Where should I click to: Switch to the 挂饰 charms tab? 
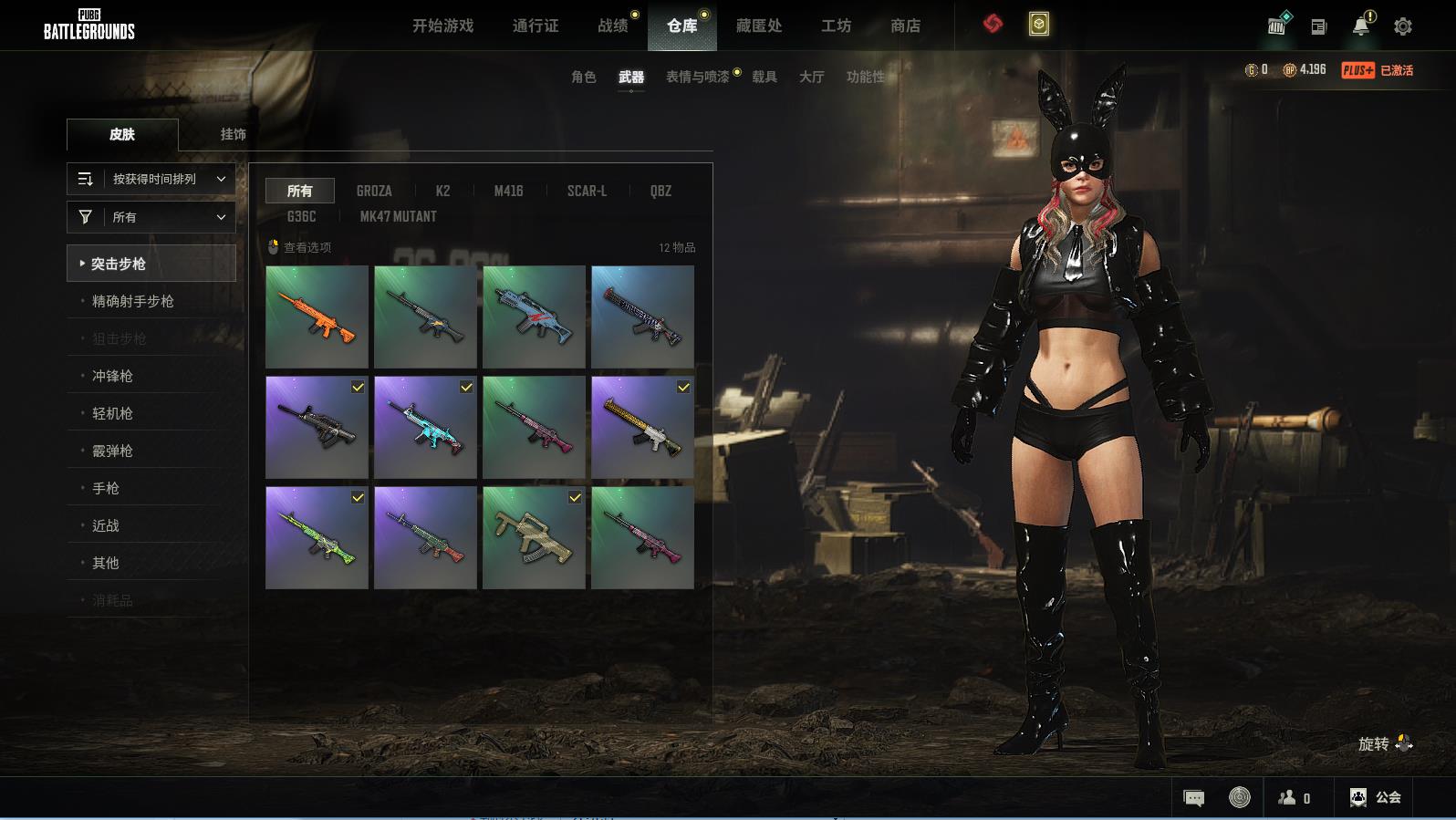pos(233,134)
